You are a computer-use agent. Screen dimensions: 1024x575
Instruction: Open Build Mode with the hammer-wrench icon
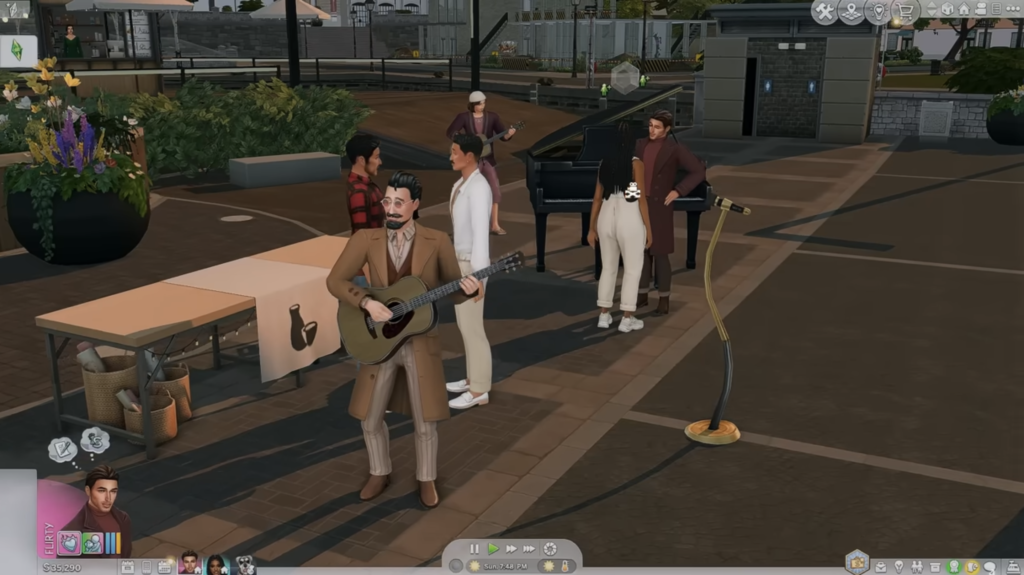point(824,12)
